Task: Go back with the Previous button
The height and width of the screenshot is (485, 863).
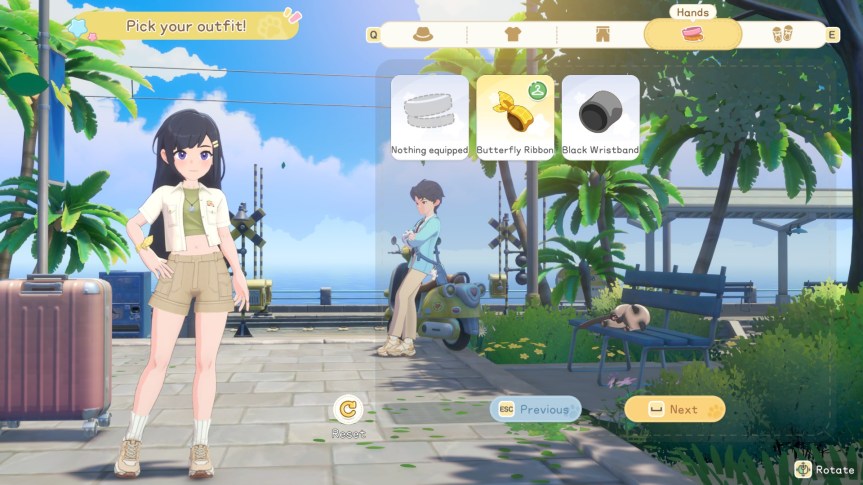Action: (x=535, y=409)
